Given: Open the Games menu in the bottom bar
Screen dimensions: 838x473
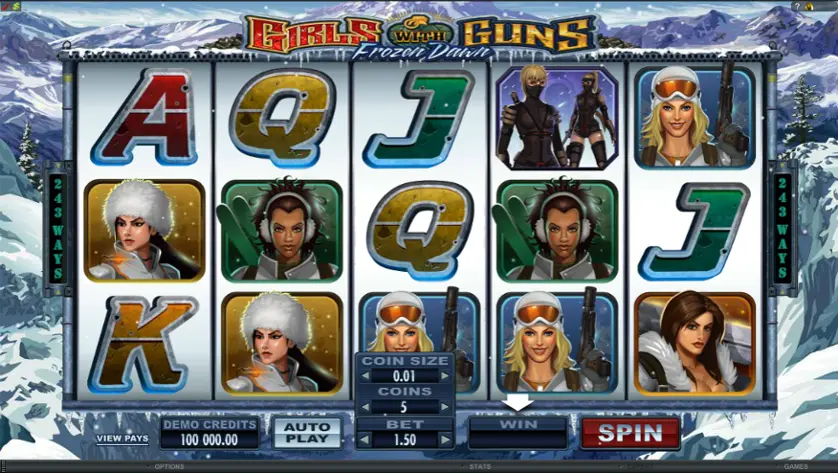Looking at the screenshot, I should 795,466.
